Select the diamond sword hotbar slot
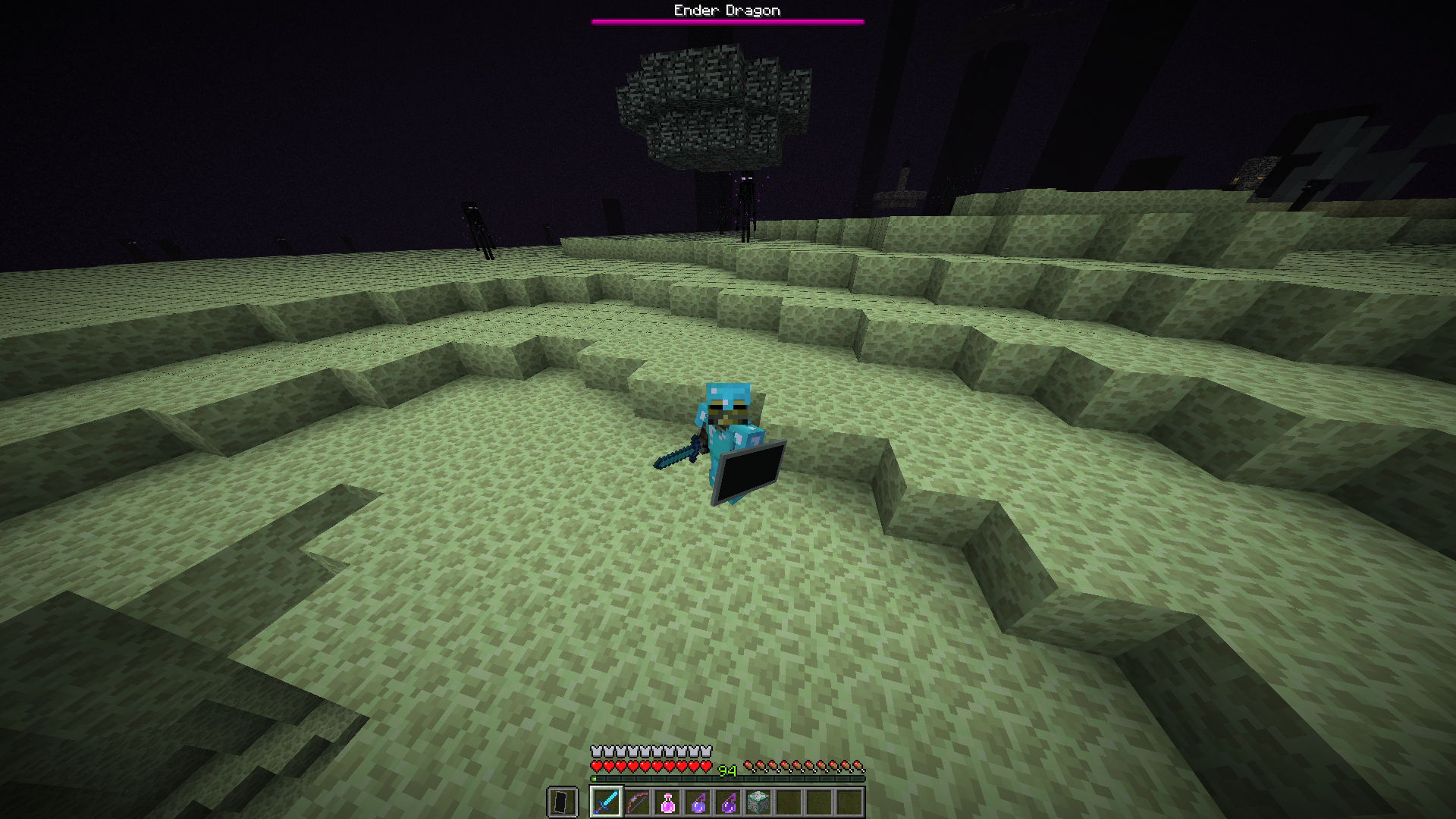 (607, 802)
